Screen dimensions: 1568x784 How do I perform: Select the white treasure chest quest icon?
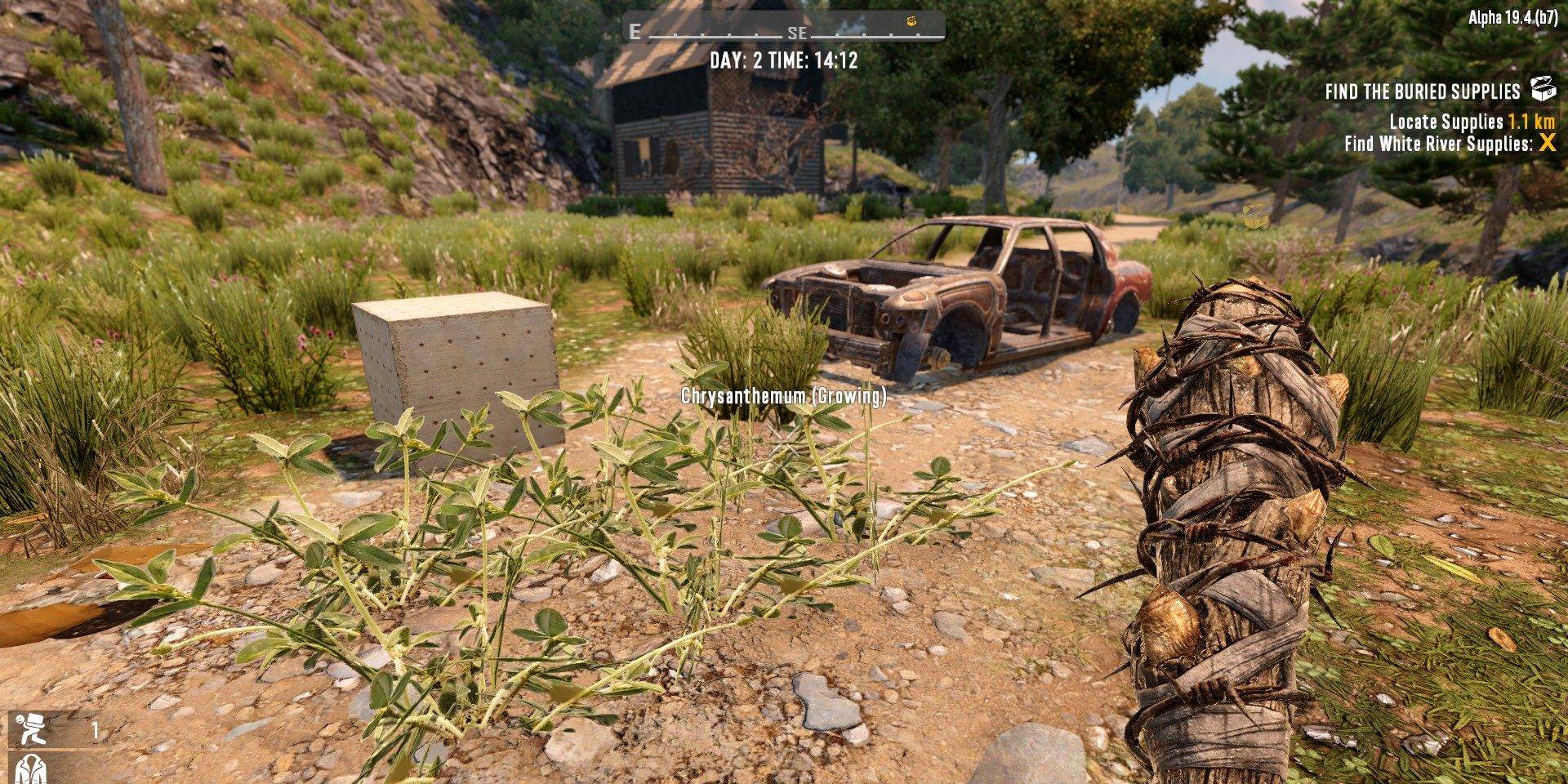coord(1542,88)
